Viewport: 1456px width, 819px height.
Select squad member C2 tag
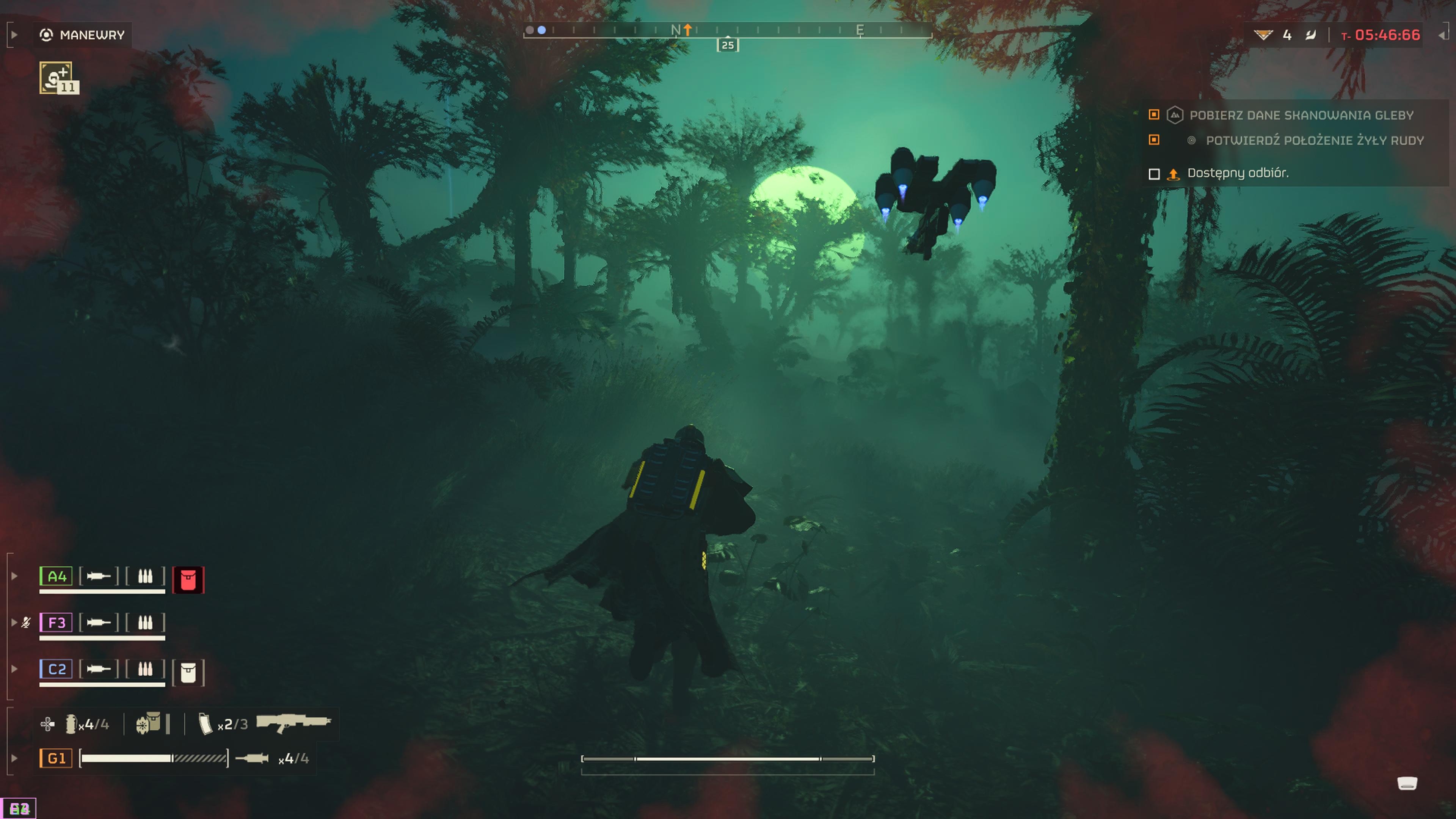pyautogui.click(x=56, y=669)
